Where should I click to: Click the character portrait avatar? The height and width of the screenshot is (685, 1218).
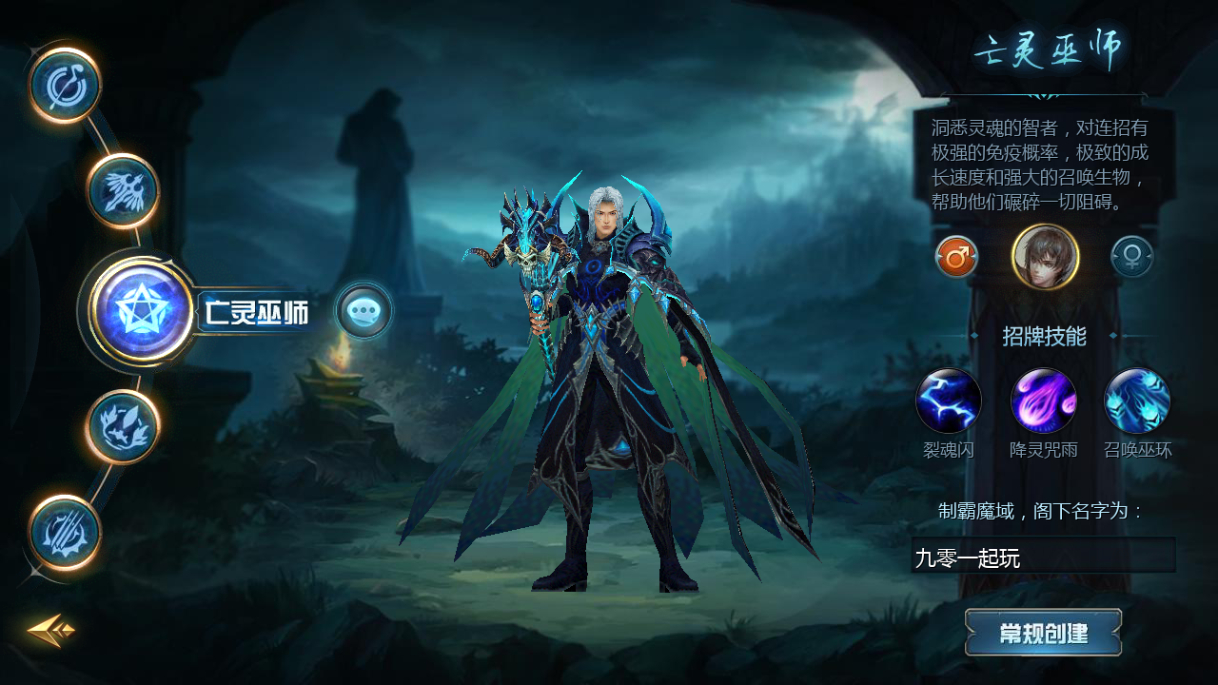tap(1045, 257)
